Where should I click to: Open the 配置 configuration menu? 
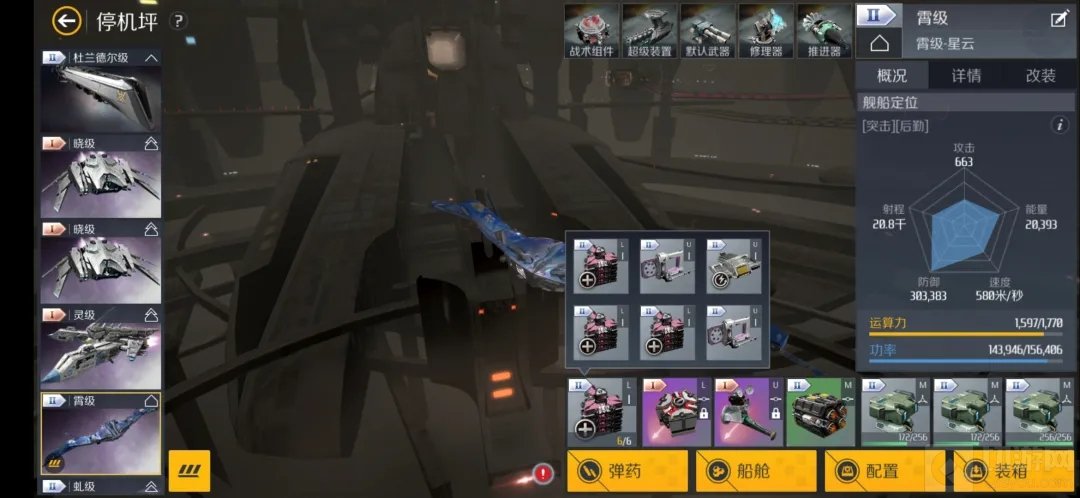884,471
